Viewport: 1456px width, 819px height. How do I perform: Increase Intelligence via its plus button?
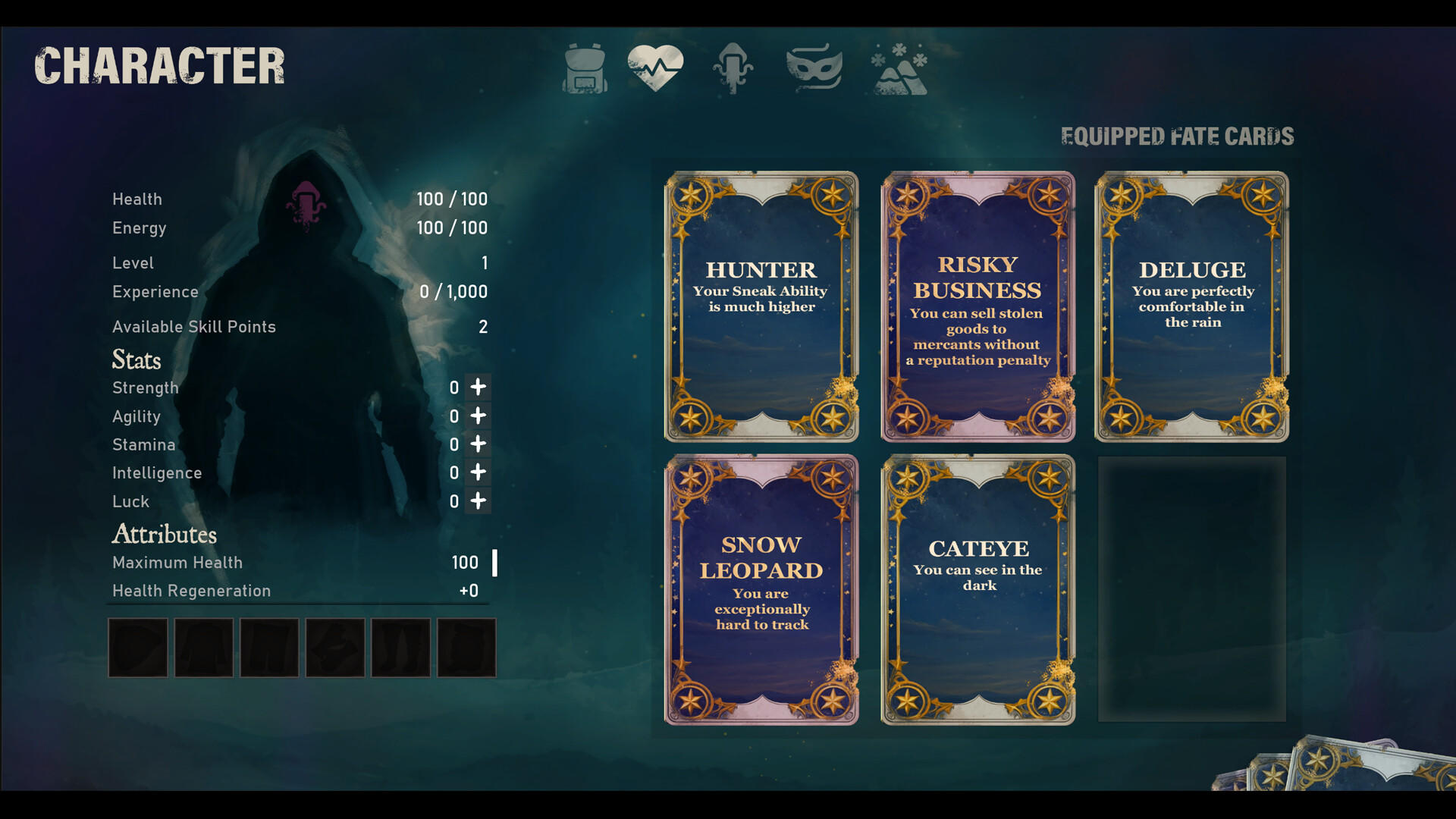pos(478,472)
